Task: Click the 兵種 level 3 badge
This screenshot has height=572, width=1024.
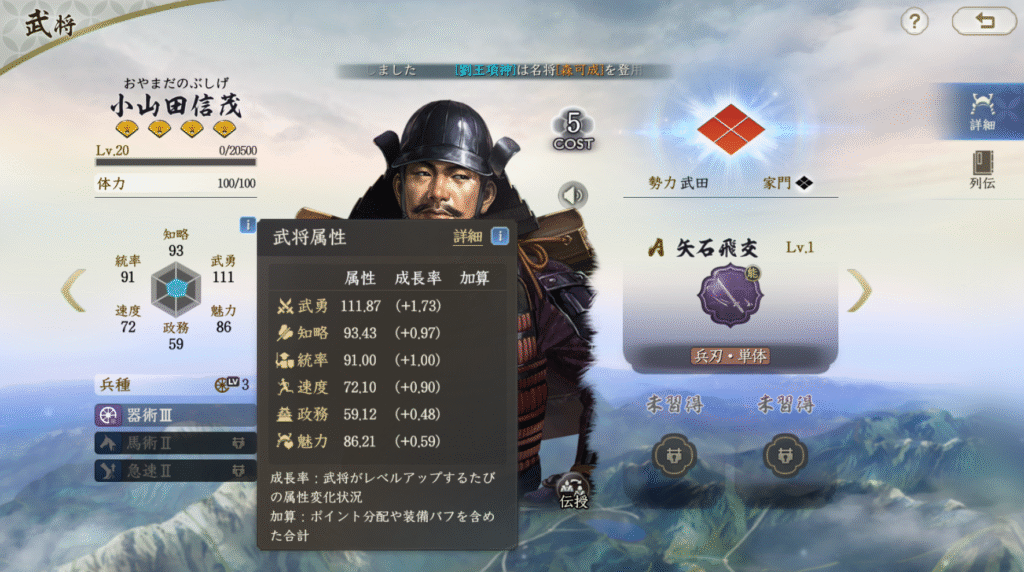Action: [x=231, y=385]
